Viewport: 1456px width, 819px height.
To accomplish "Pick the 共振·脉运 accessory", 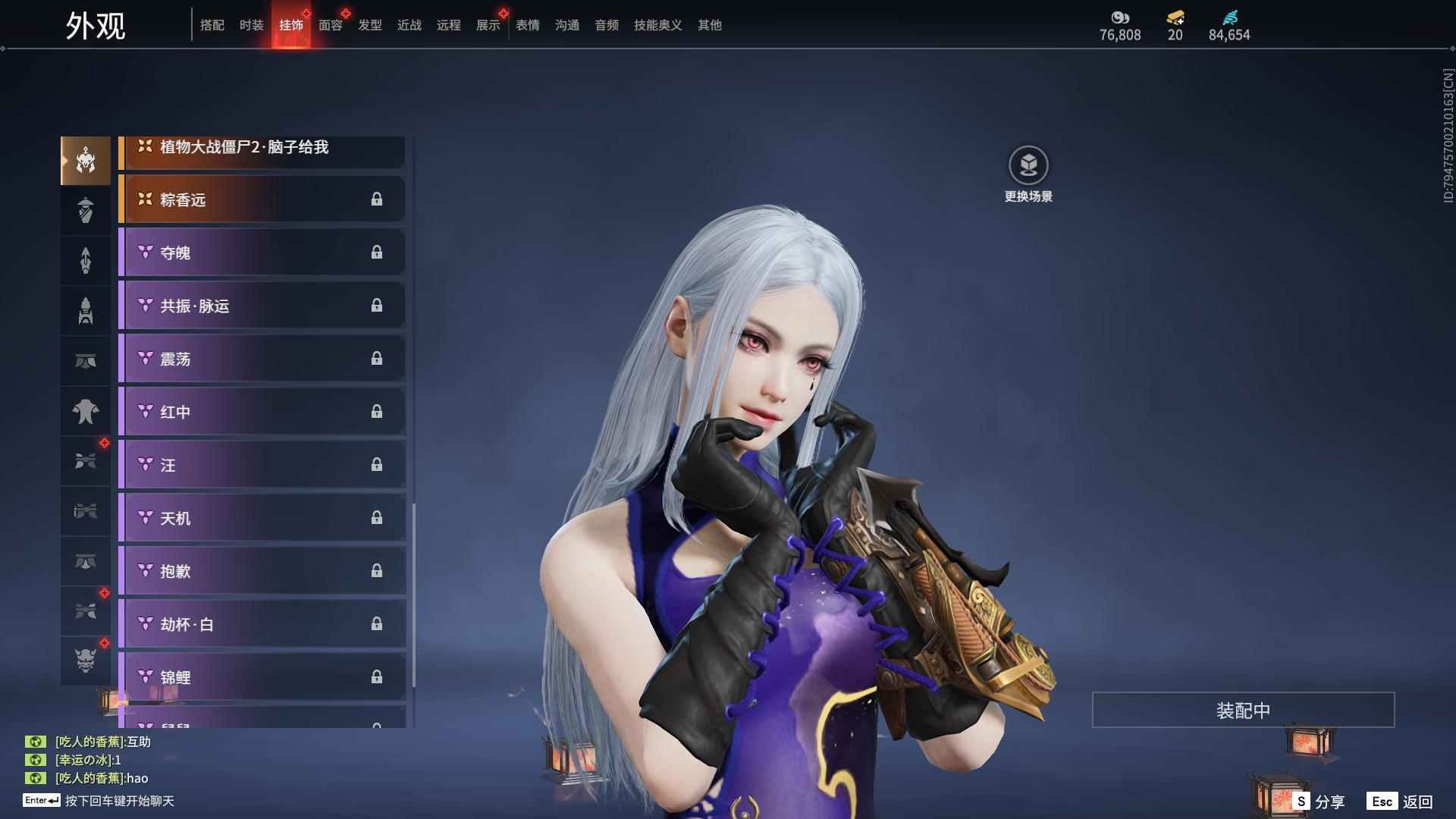I will (262, 306).
